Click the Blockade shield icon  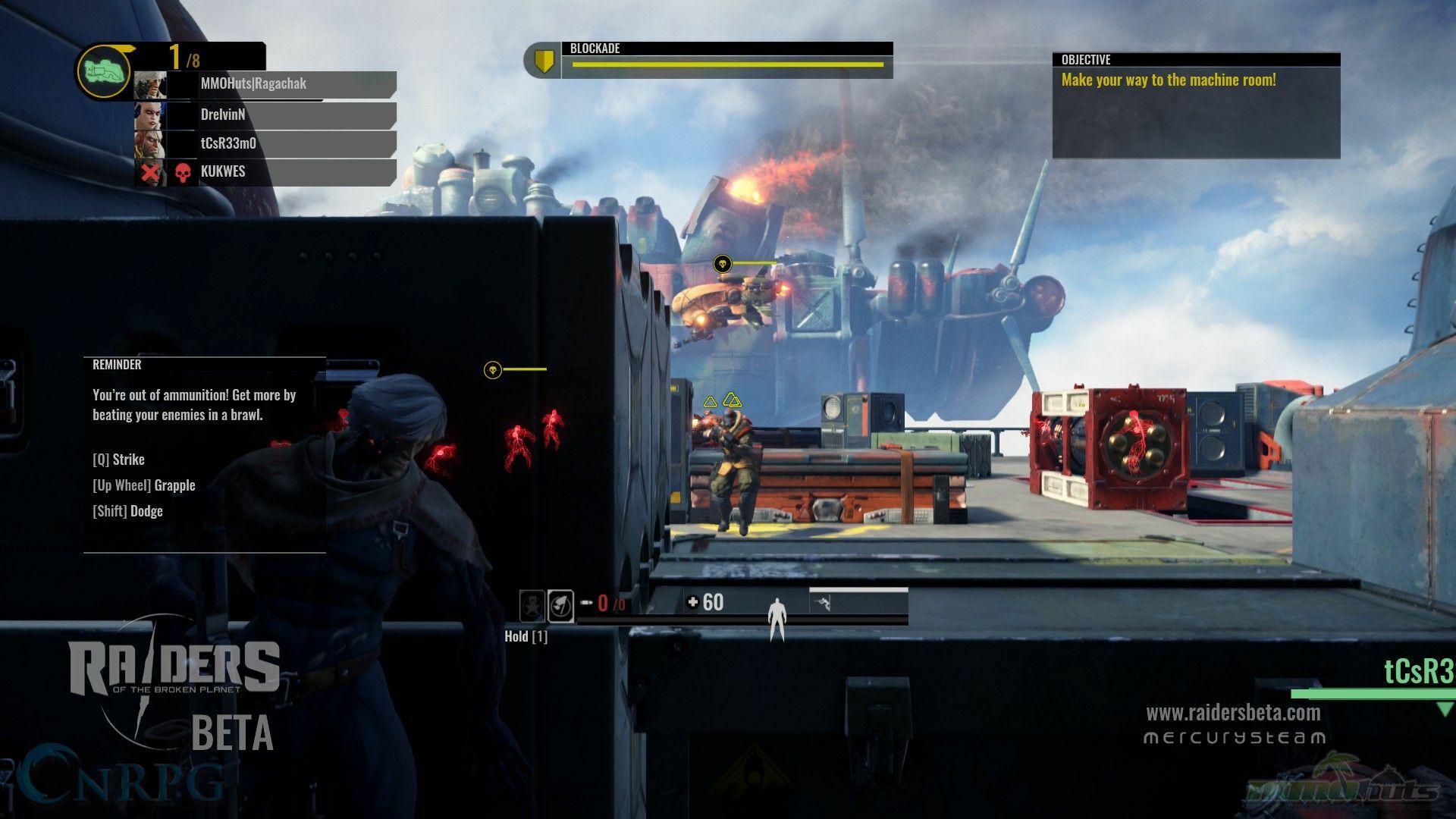tap(543, 61)
